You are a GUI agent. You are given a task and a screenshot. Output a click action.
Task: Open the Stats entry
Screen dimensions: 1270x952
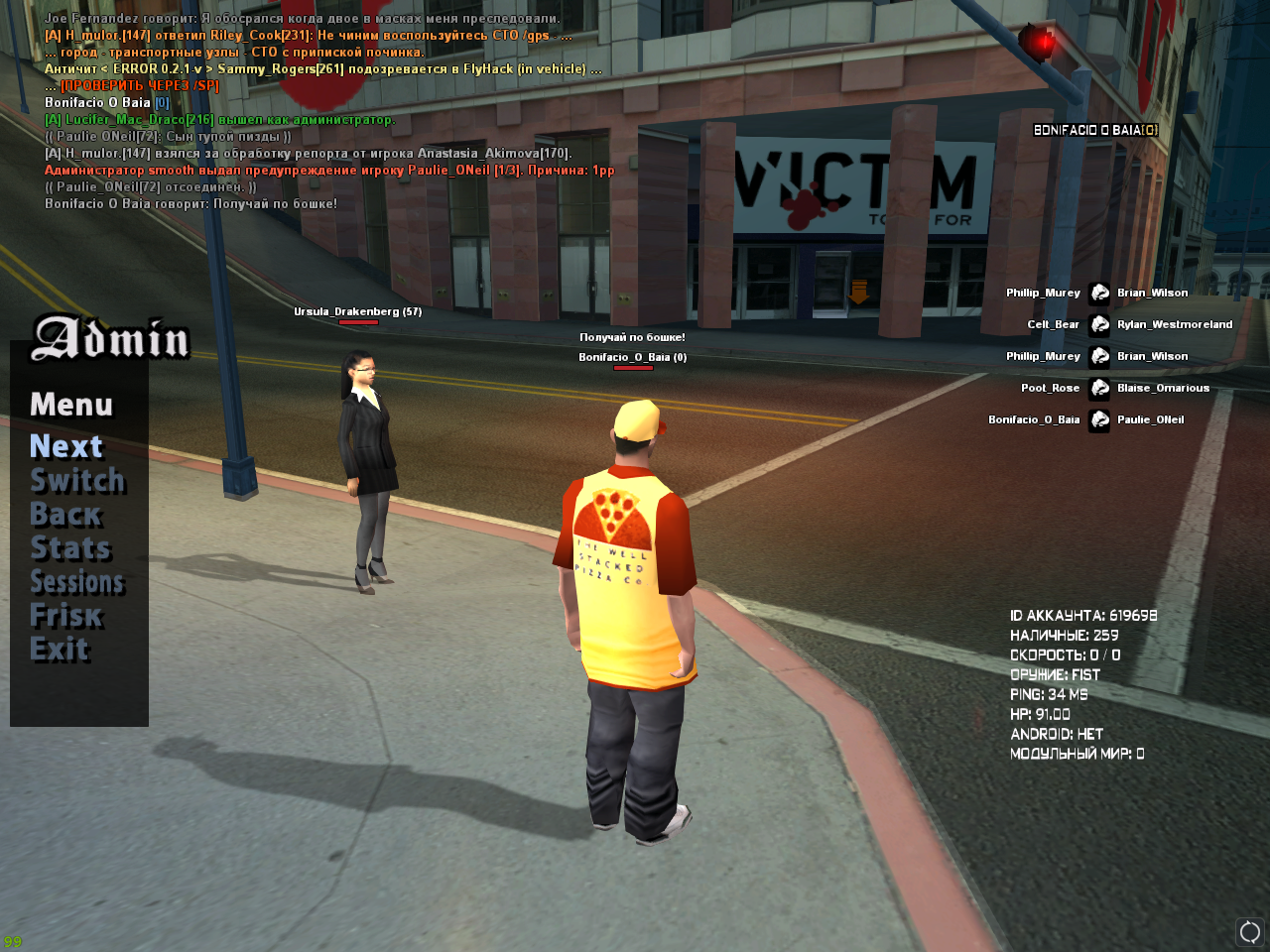[x=70, y=548]
